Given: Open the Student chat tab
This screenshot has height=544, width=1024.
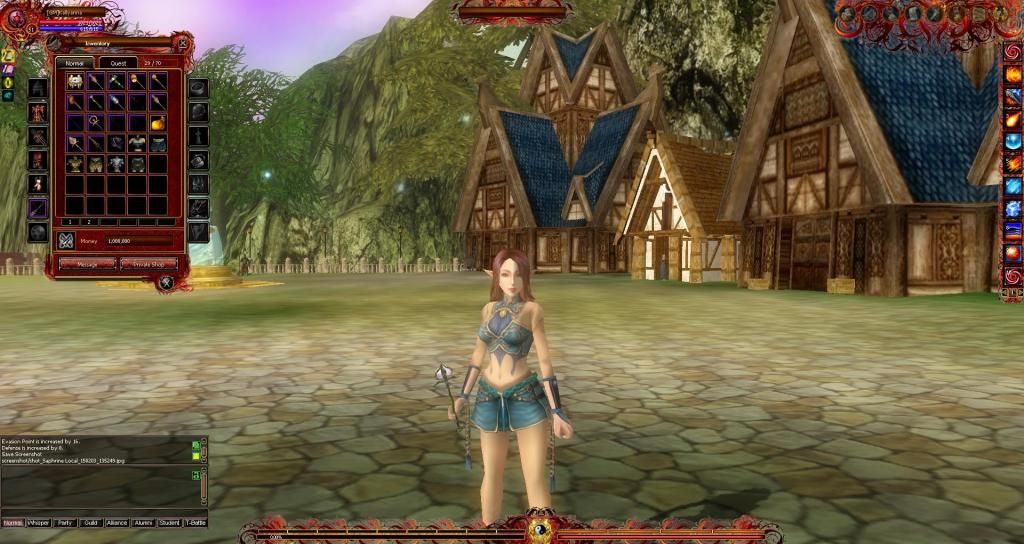Looking at the screenshot, I should (169, 522).
